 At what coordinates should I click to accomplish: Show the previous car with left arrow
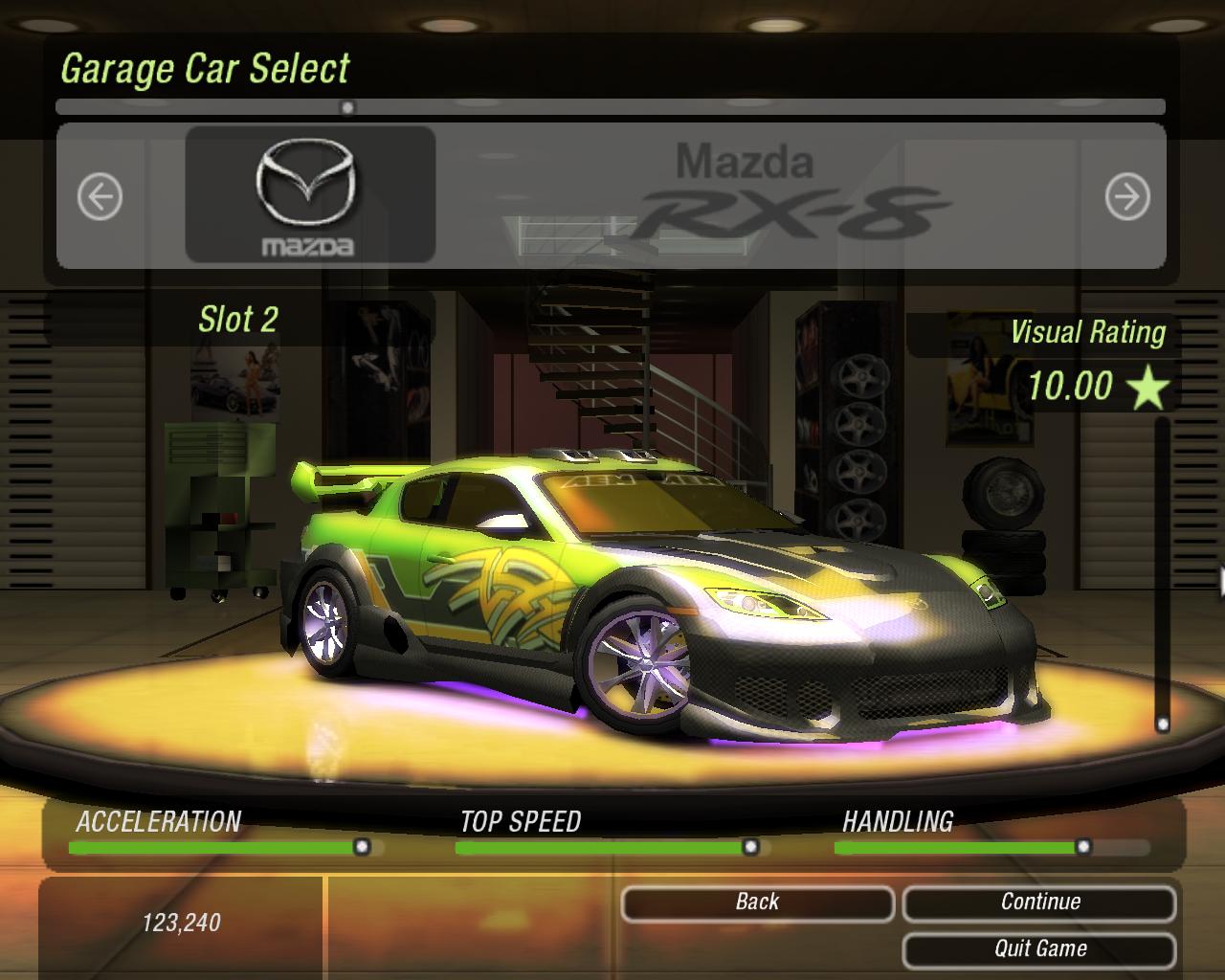[x=100, y=197]
